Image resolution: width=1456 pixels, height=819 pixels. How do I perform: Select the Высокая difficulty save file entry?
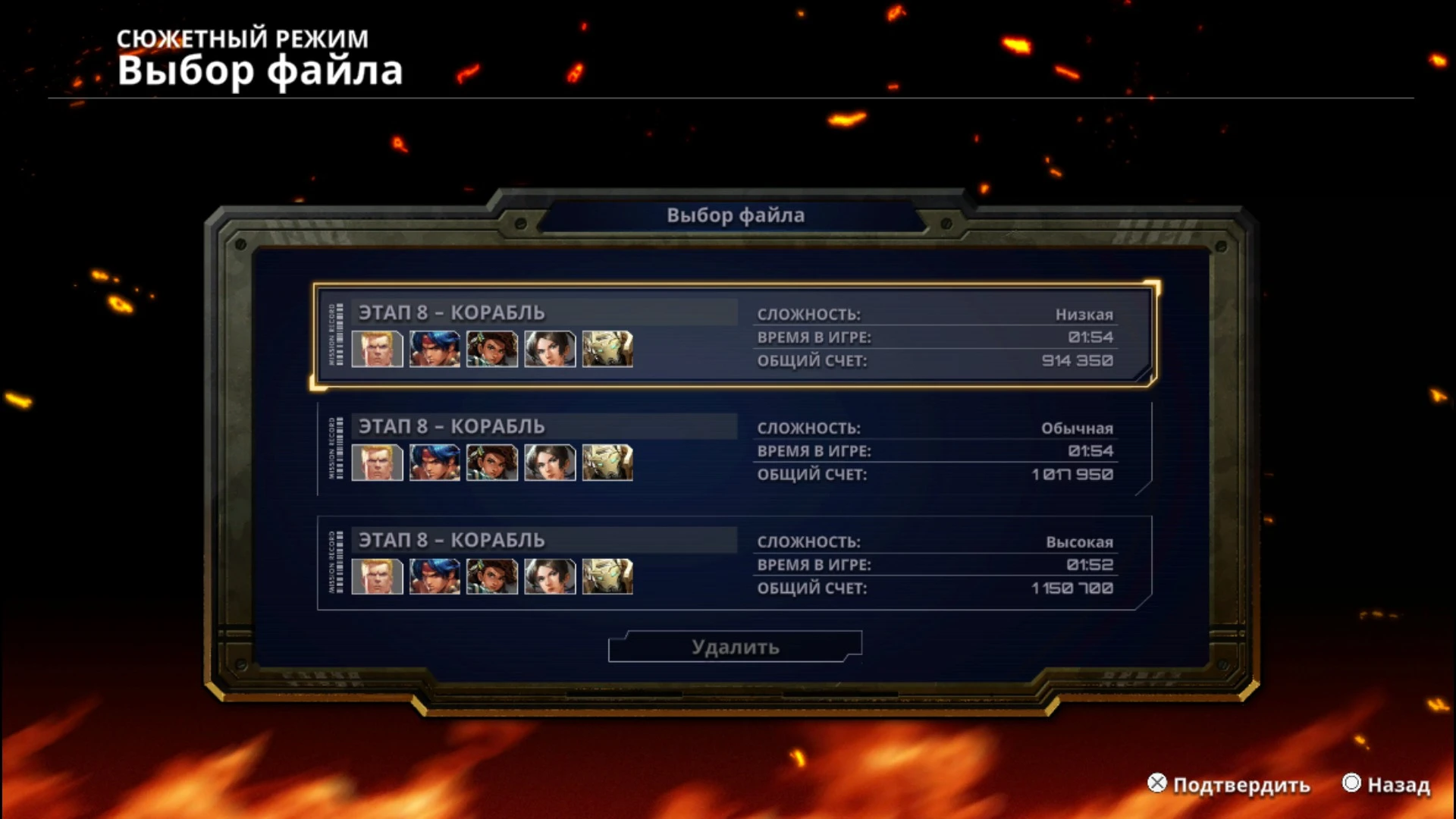click(732, 564)
